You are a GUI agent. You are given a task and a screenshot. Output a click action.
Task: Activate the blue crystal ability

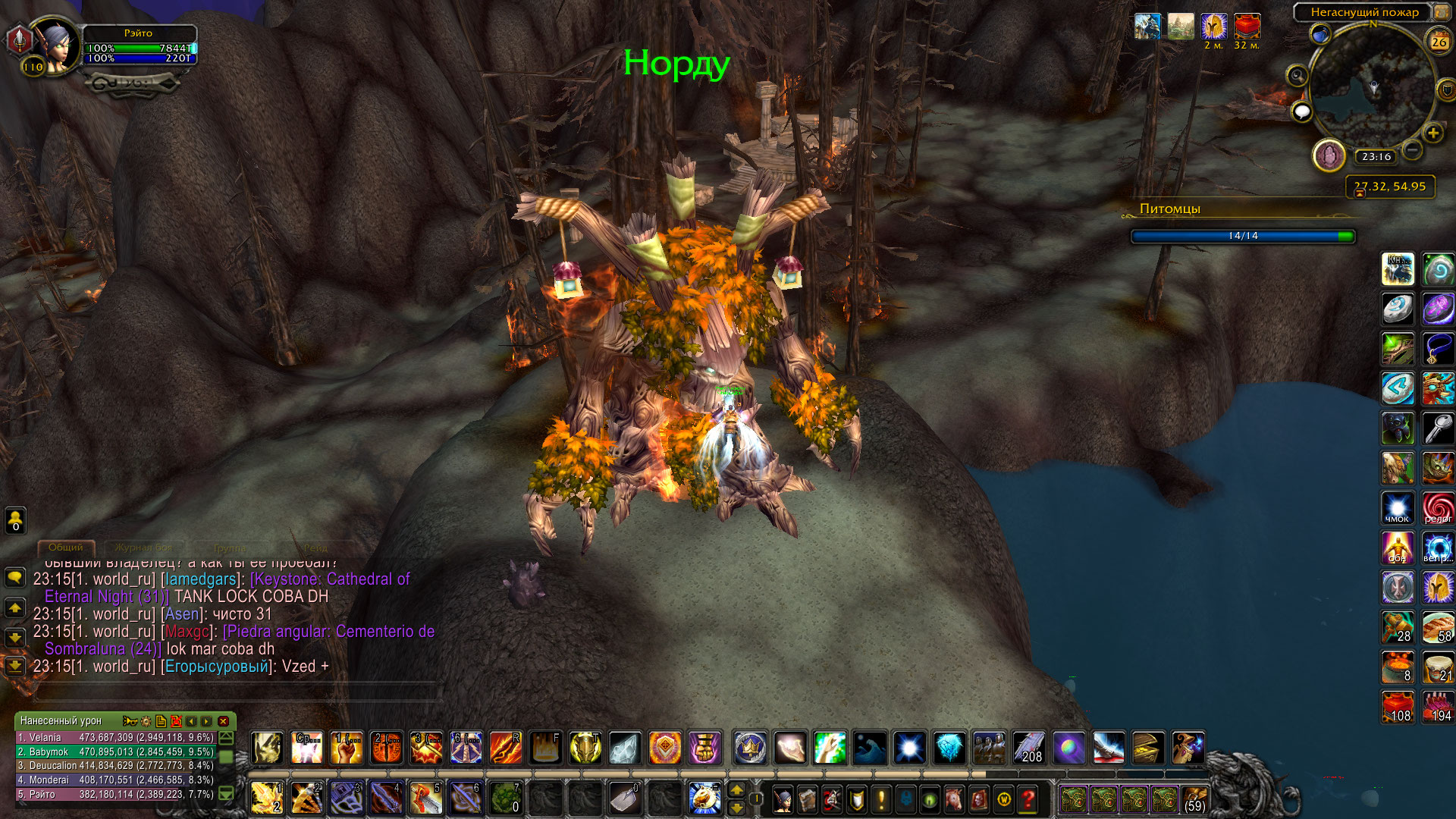(x=949, y=748)
